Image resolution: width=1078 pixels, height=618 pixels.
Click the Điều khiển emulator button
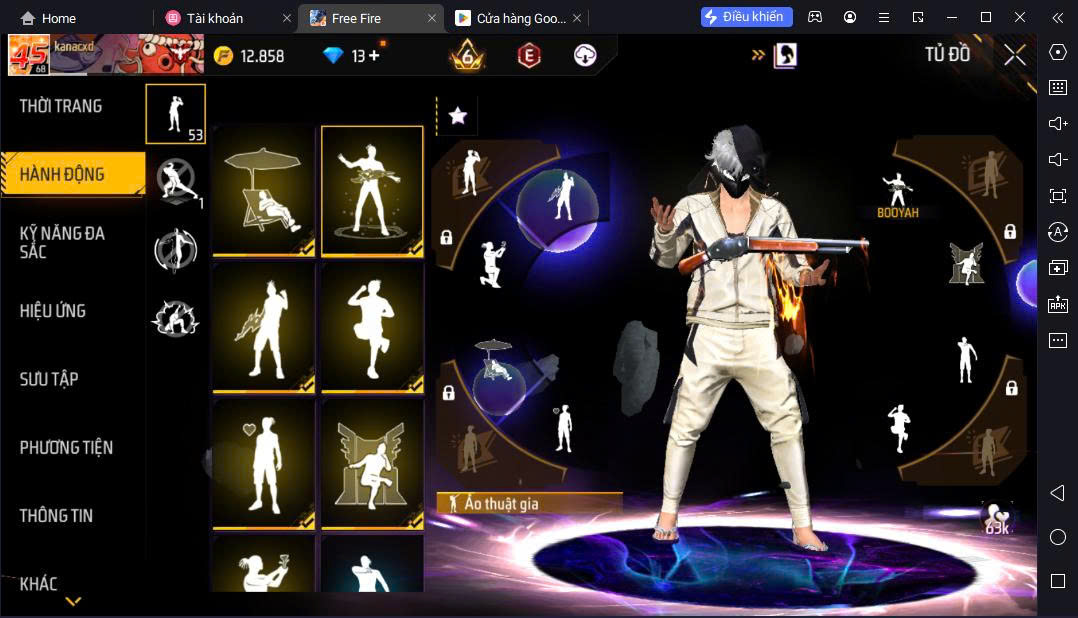[747, 17]
